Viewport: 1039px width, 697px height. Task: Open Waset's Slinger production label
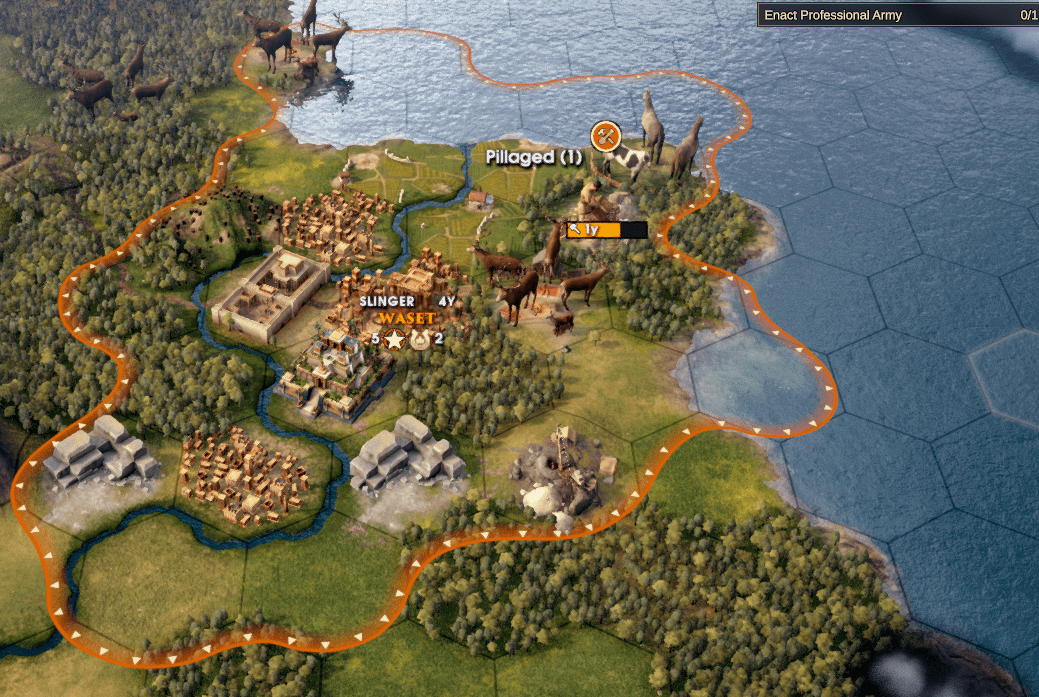(388, 301)
